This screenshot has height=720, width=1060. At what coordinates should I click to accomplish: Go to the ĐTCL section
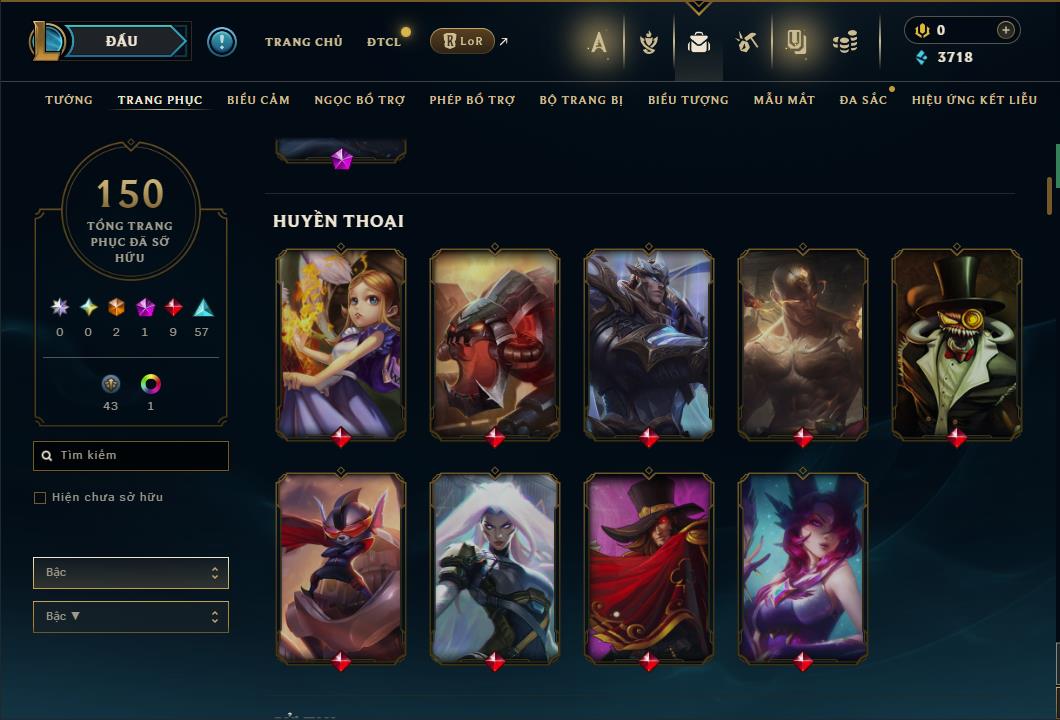[x=384, y=42]
